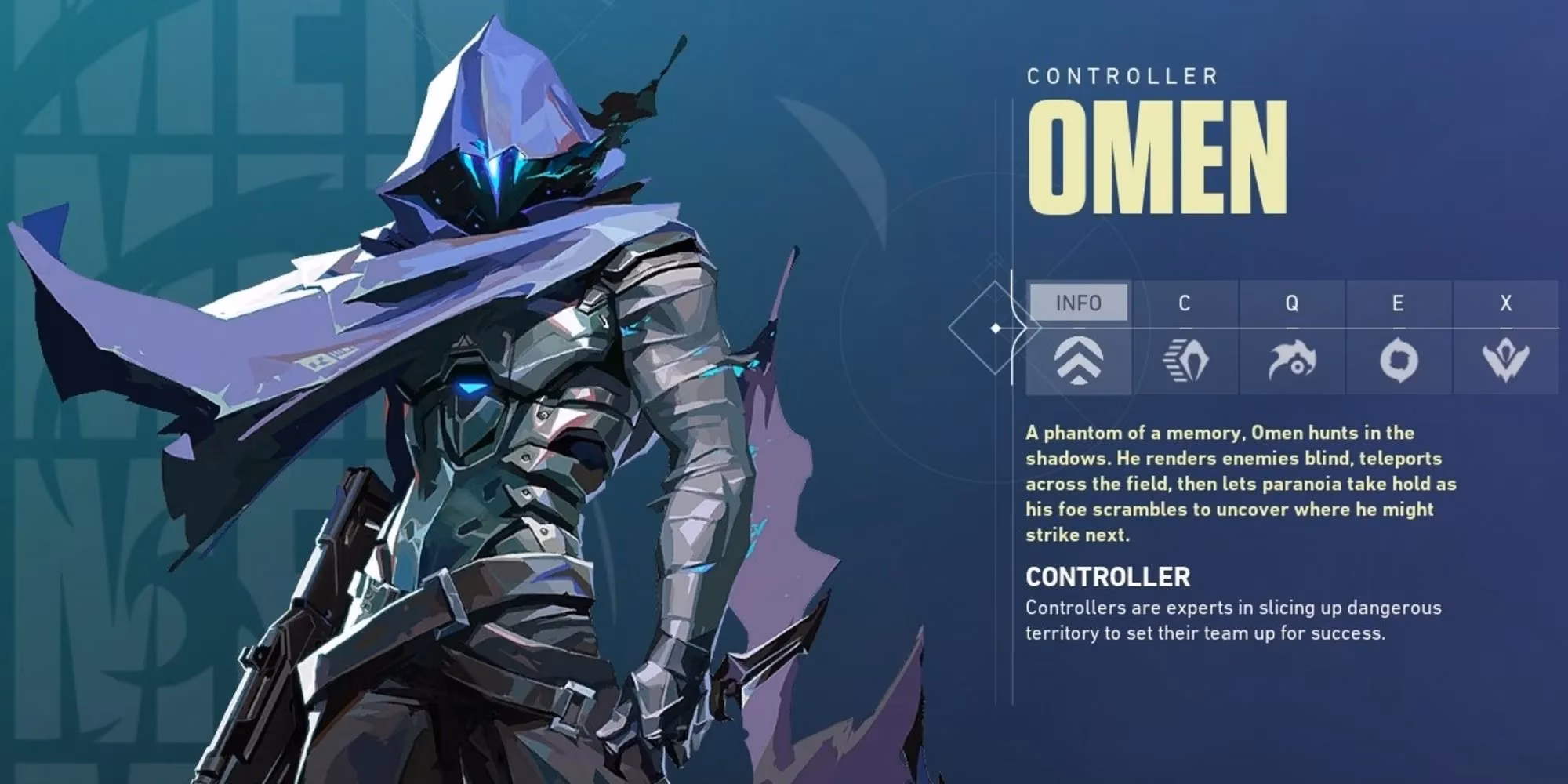Open the C ability tab

(1185, 303)
